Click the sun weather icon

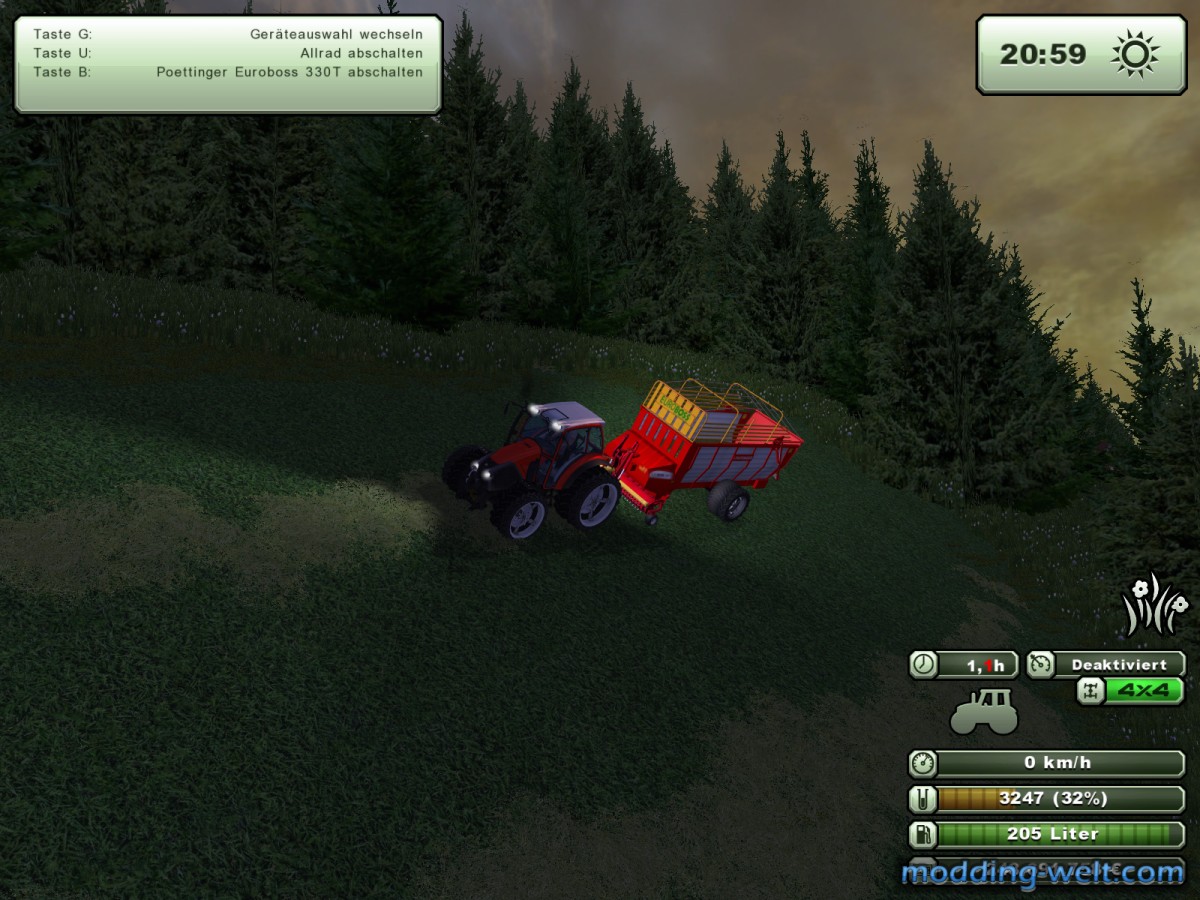click(1135, 54)
